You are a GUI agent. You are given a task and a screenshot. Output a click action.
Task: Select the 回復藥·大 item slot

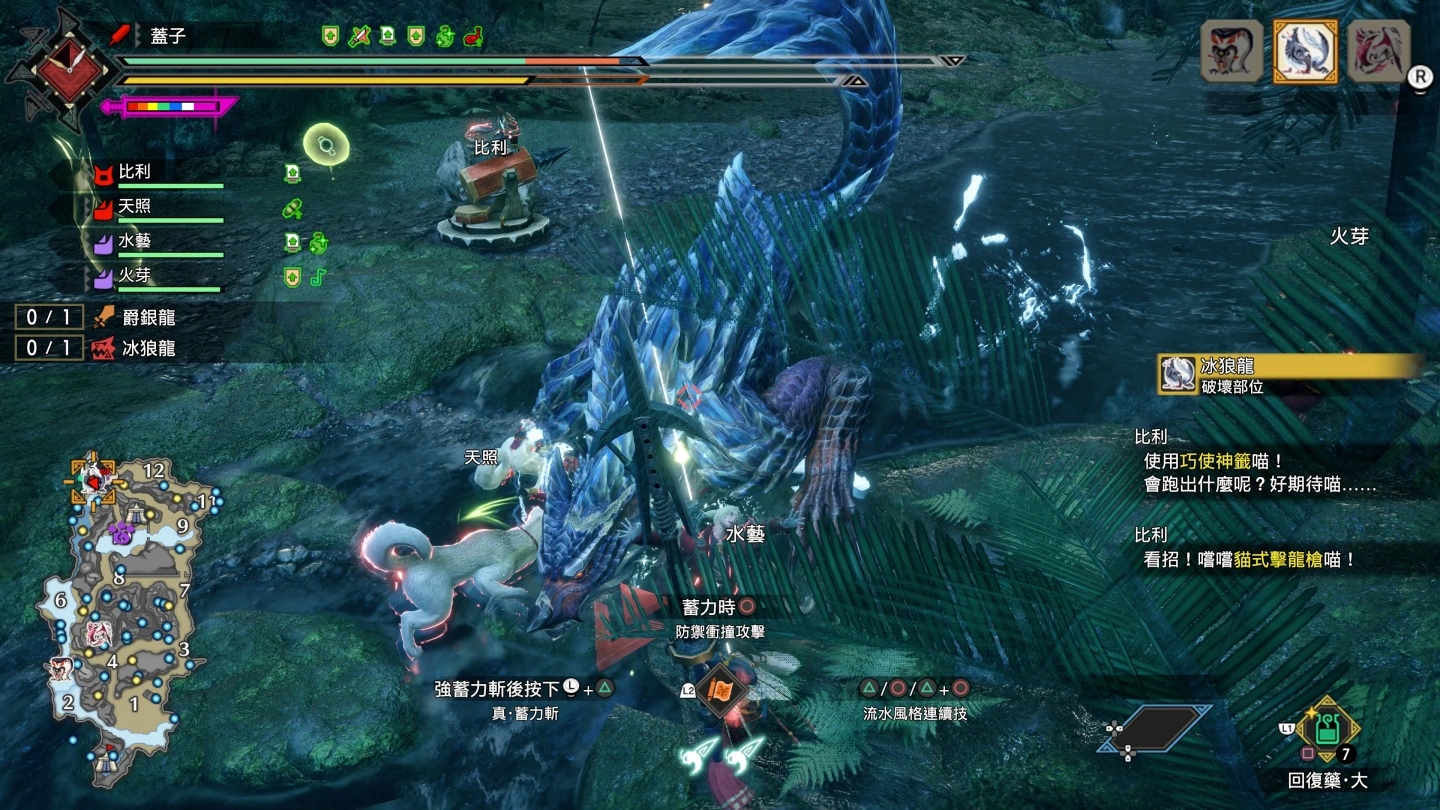point(1327,730)
